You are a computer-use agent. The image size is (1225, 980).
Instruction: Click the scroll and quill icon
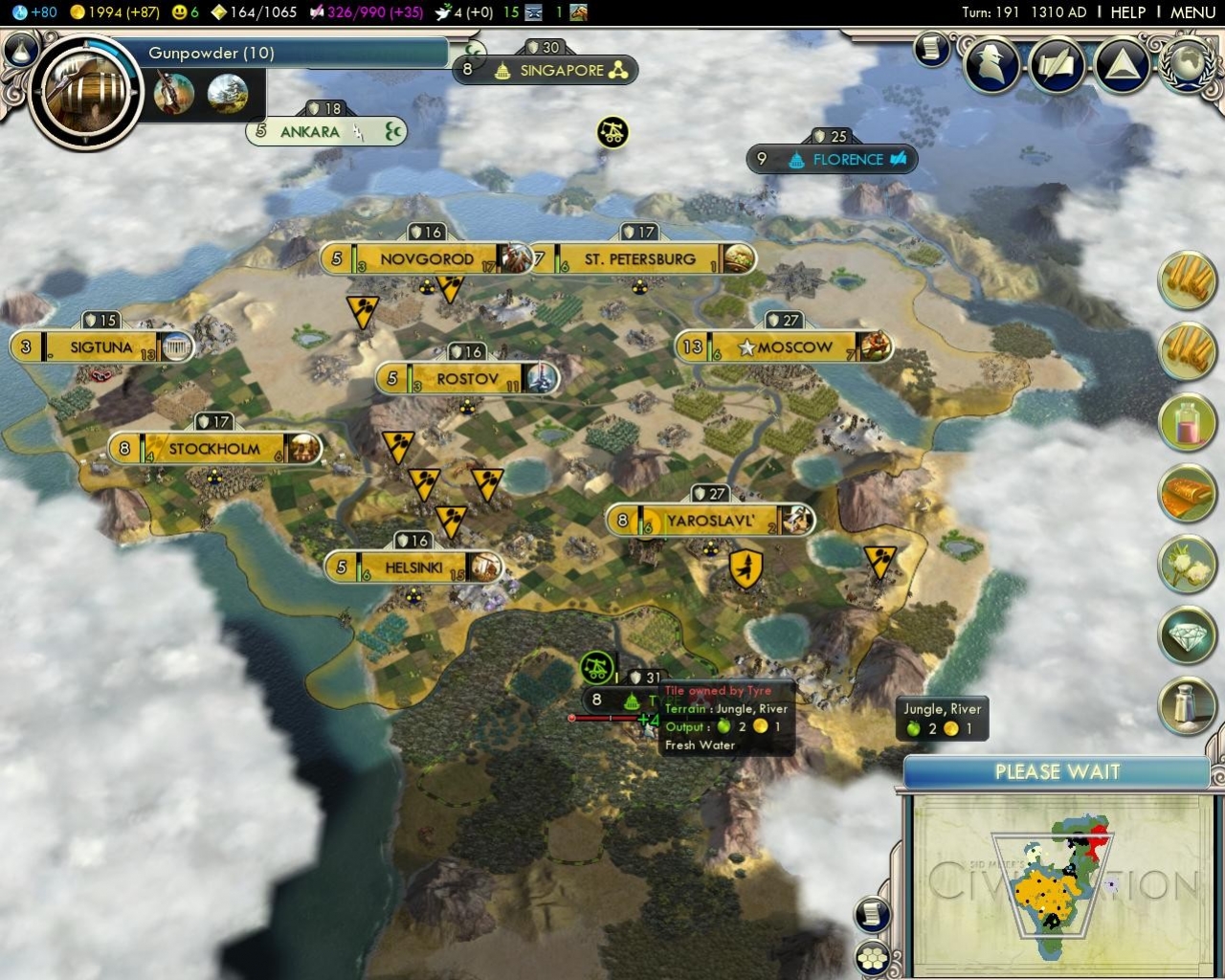point(930,49)
